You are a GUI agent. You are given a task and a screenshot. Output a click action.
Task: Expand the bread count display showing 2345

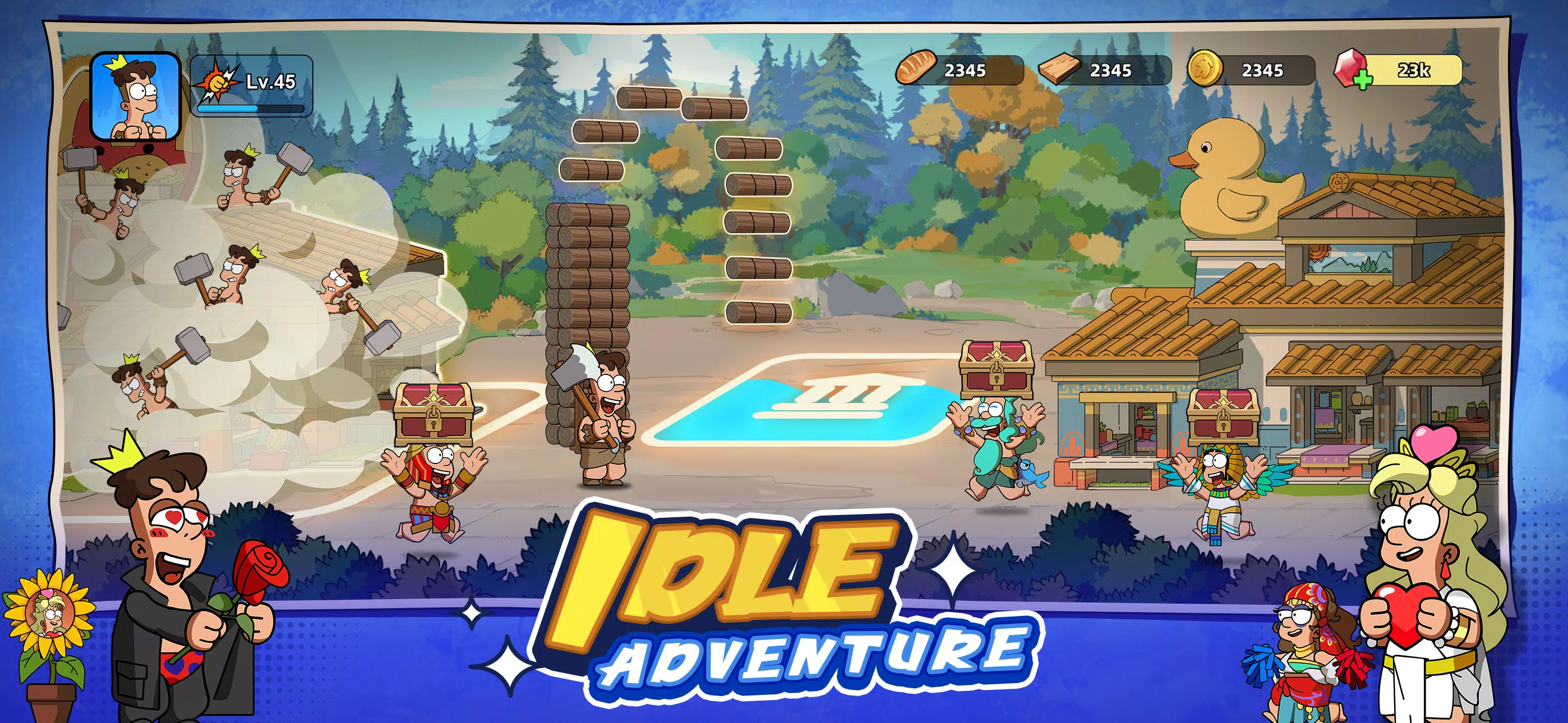pos(968,71)
